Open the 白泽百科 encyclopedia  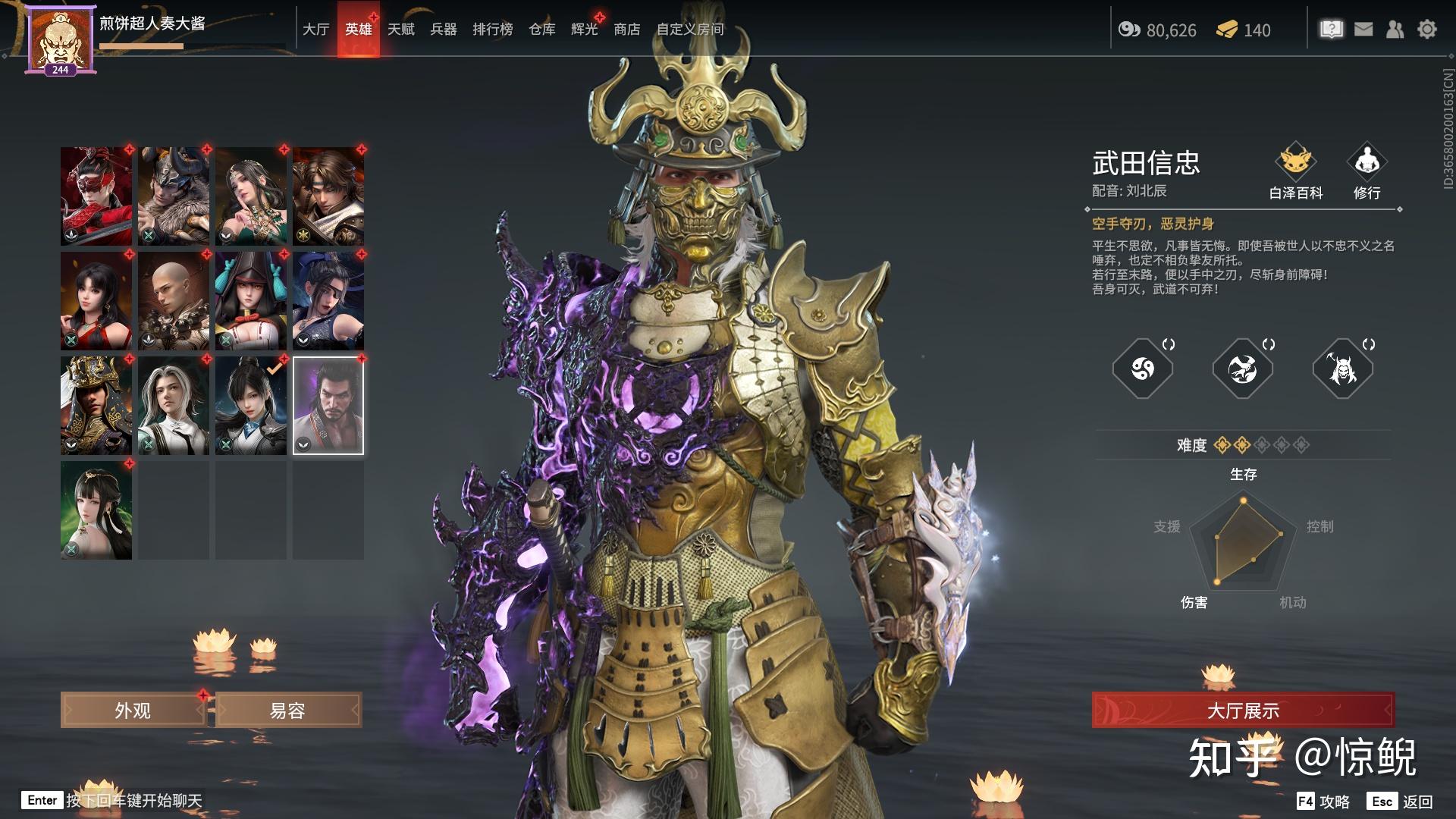tap(1296, 171)
